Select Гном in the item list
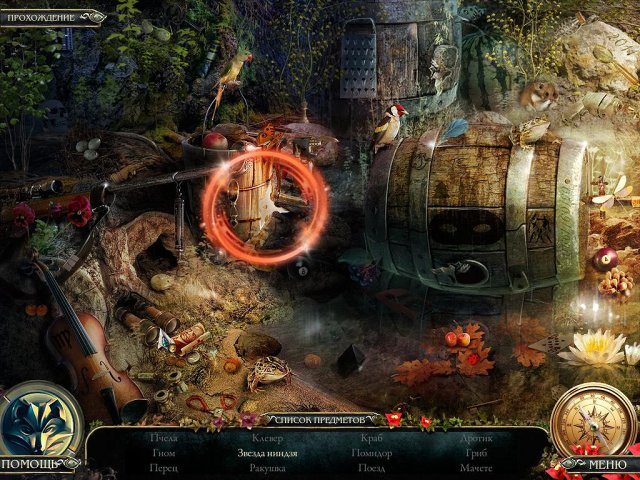This screenshot has width=640, height=480. click(x=164, y=453)
